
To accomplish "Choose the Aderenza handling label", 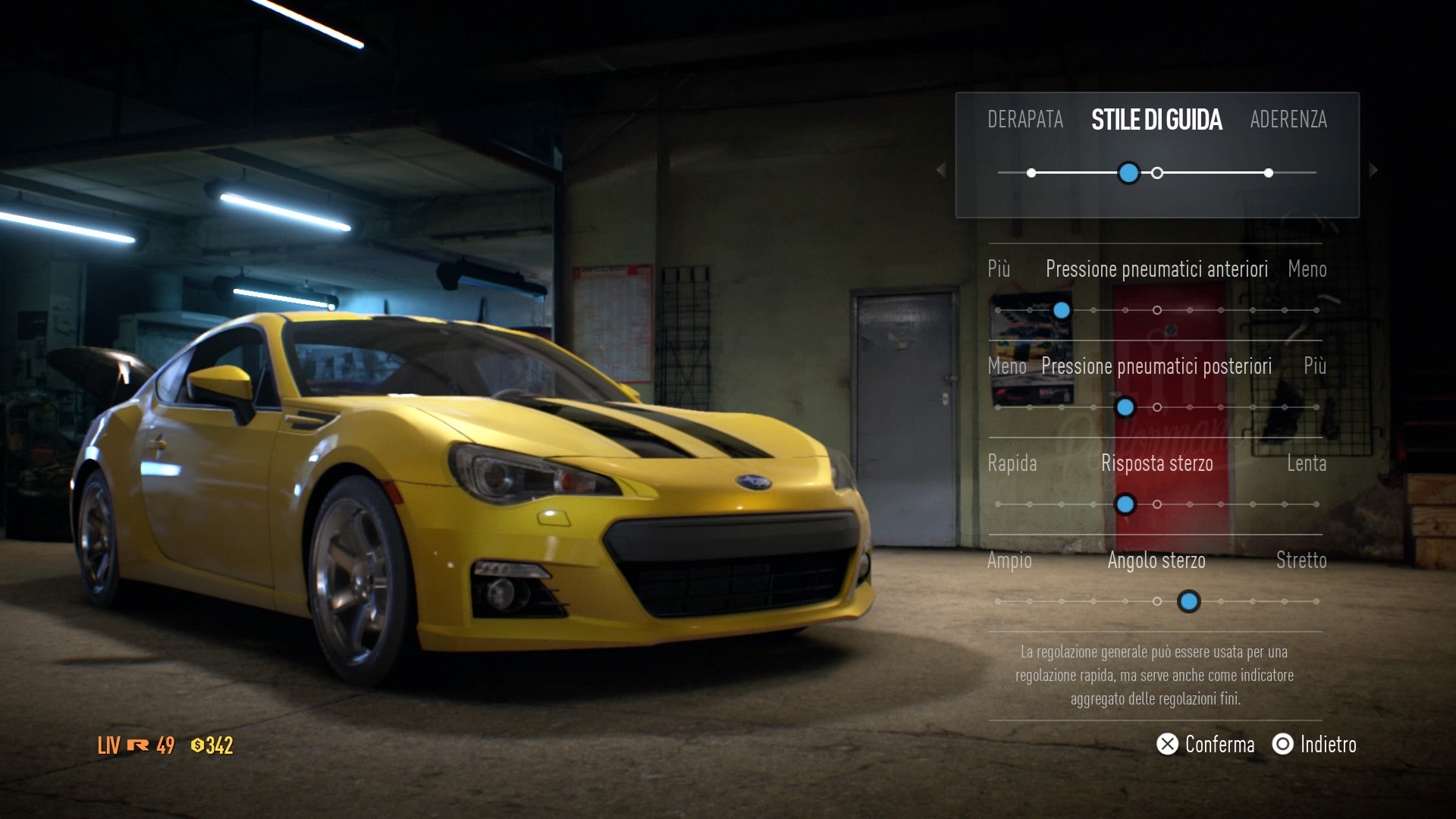I will (x=1288, y=120).
